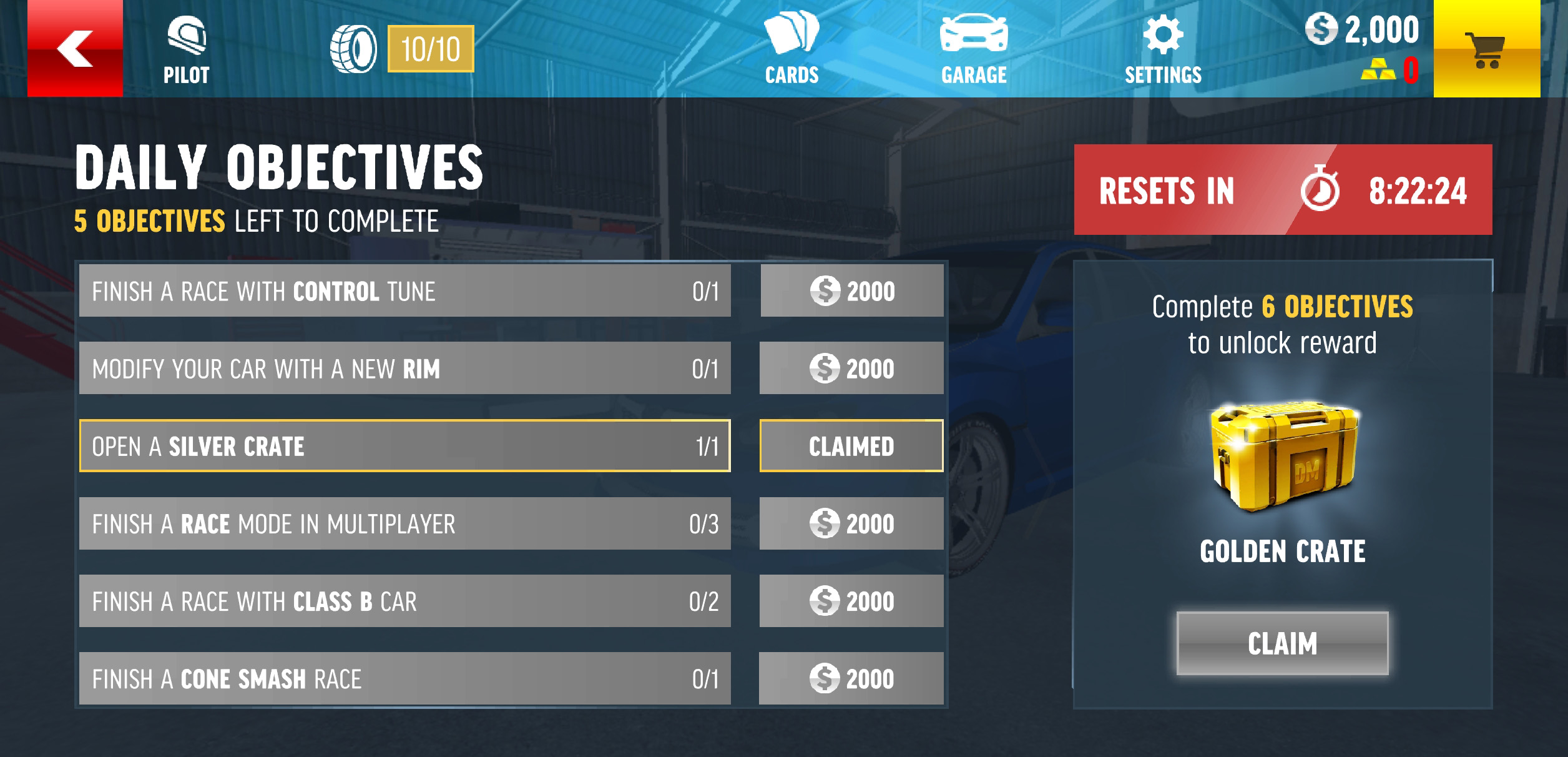Go back with the red arrow button
Viewport: 1568px width, 757px height.
(75, 49)
